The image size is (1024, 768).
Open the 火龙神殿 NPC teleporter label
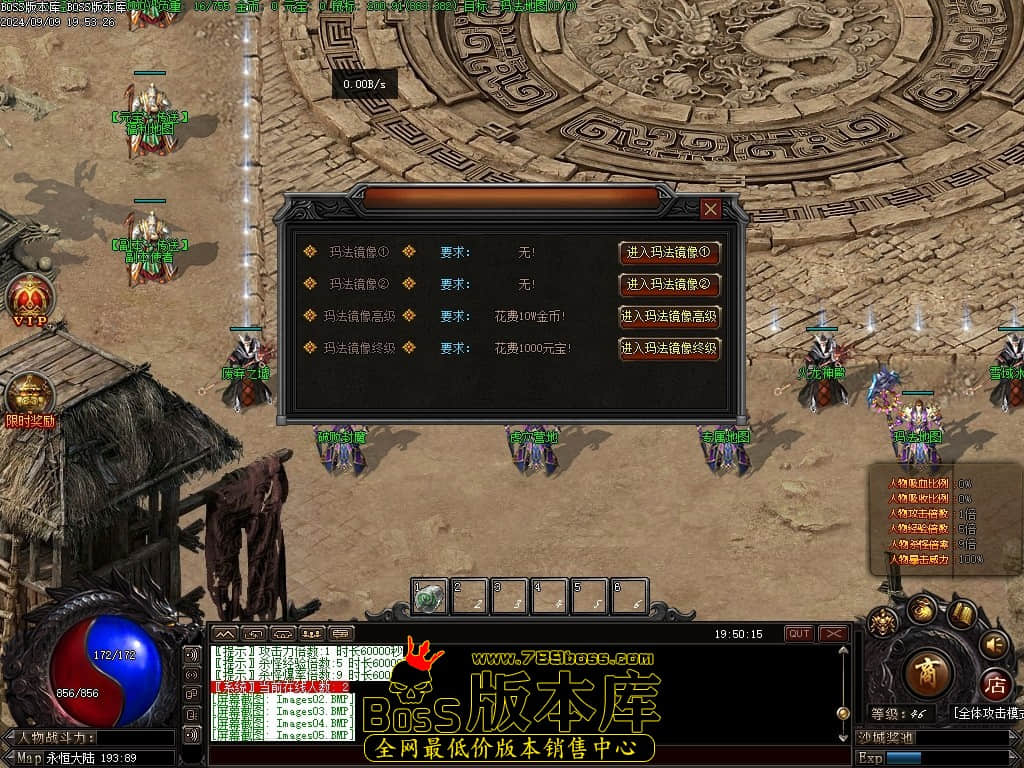822,373
